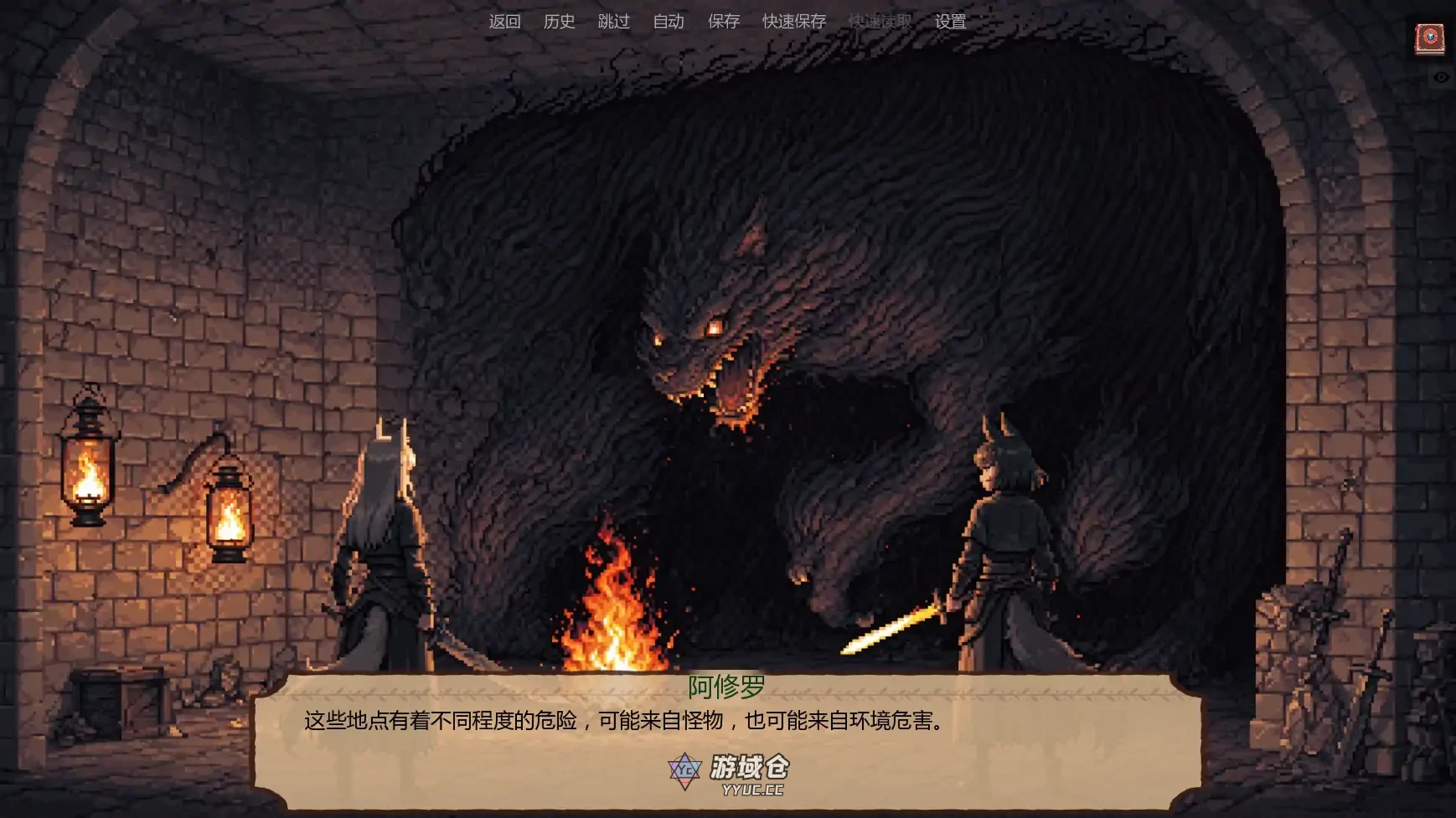1456x818 pixels.
Task: Use 快速保存 (Quick Save)
Action: pos(793,22)
